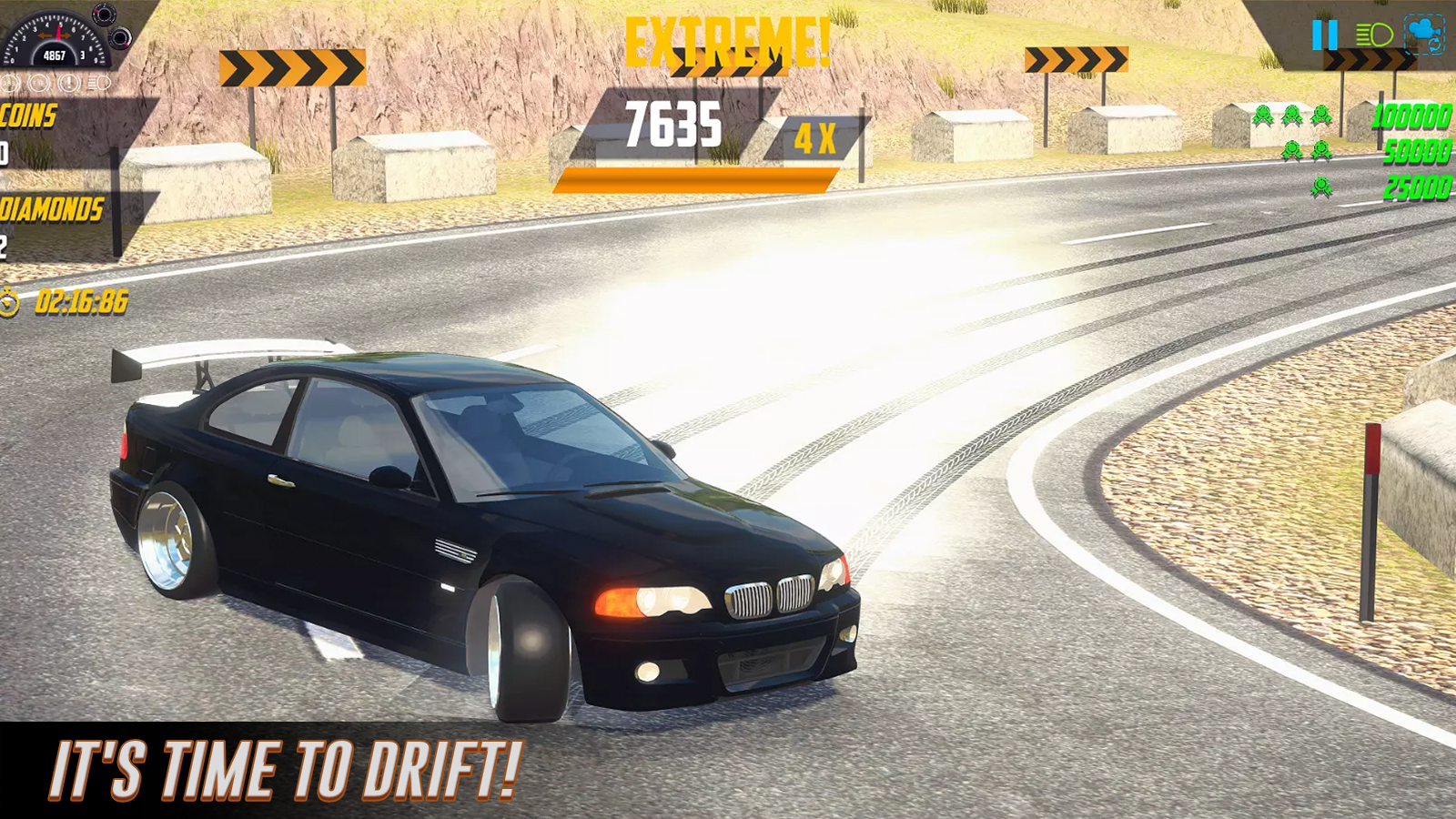This screenshot has height=819, width=1456.
Task: Expand the EXTREME! drift rating banner
Action: [728, 38]
